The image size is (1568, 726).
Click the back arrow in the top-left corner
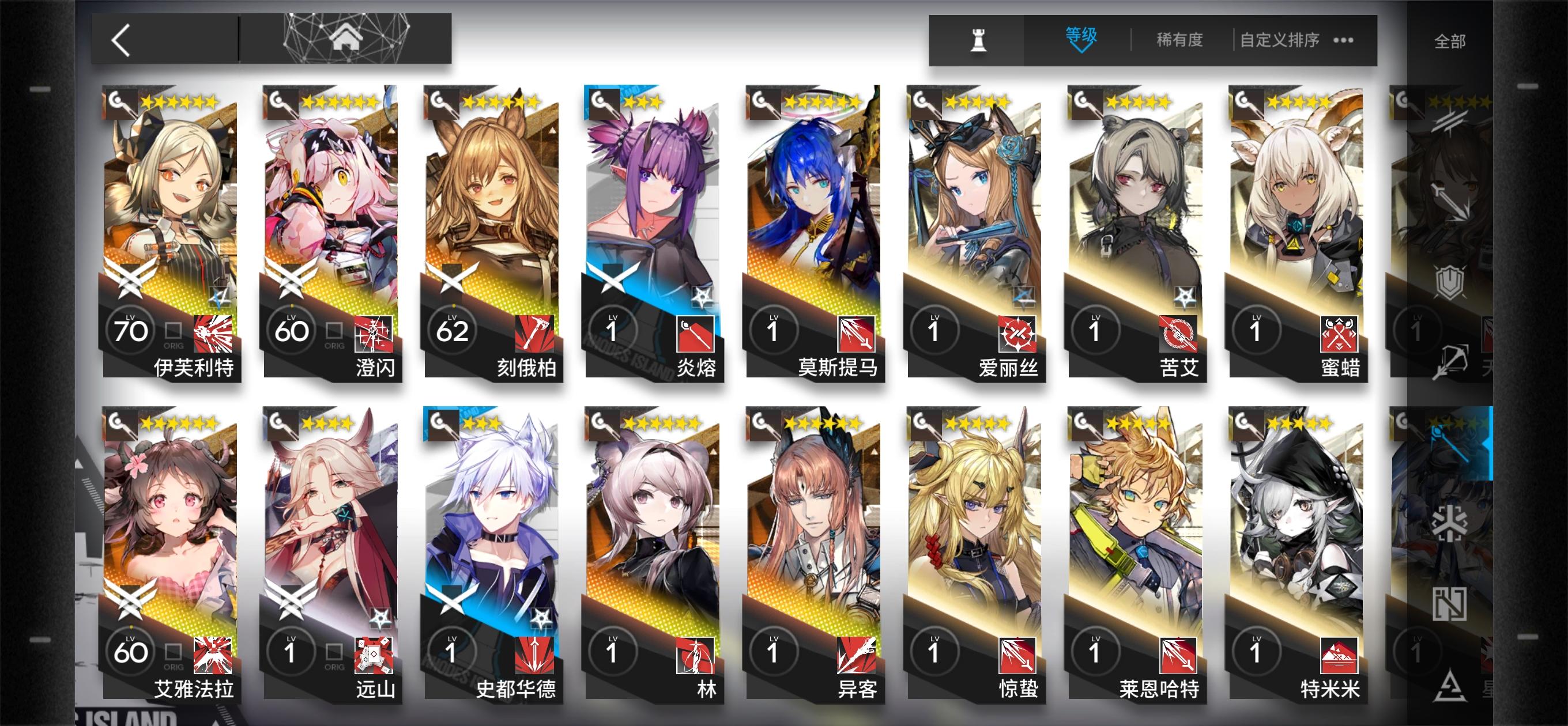(119, 40)
